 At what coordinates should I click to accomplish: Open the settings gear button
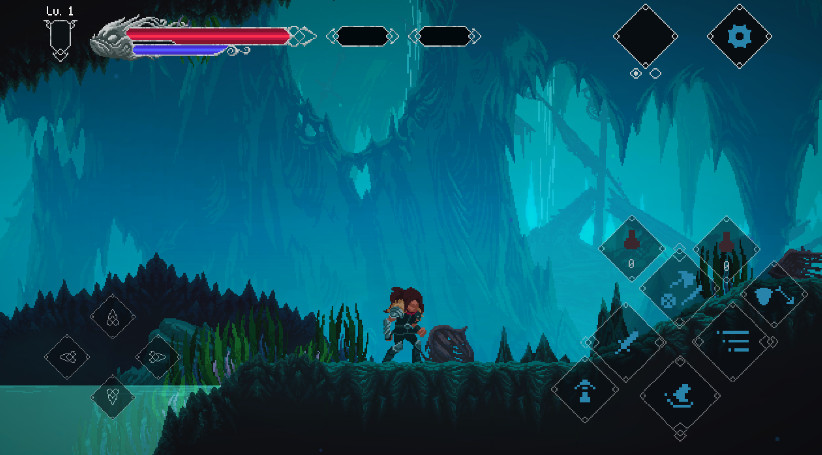739,37
